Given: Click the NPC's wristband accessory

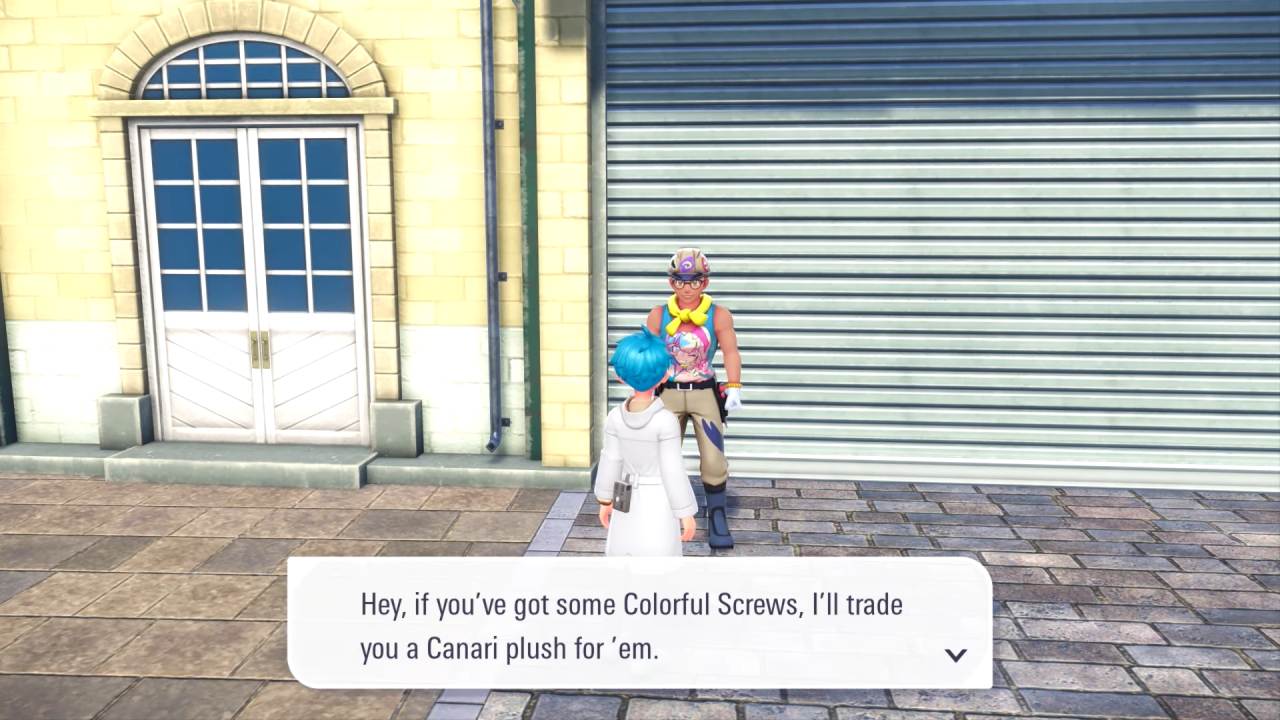Looking at the screenshot, I should click(734, 384).
